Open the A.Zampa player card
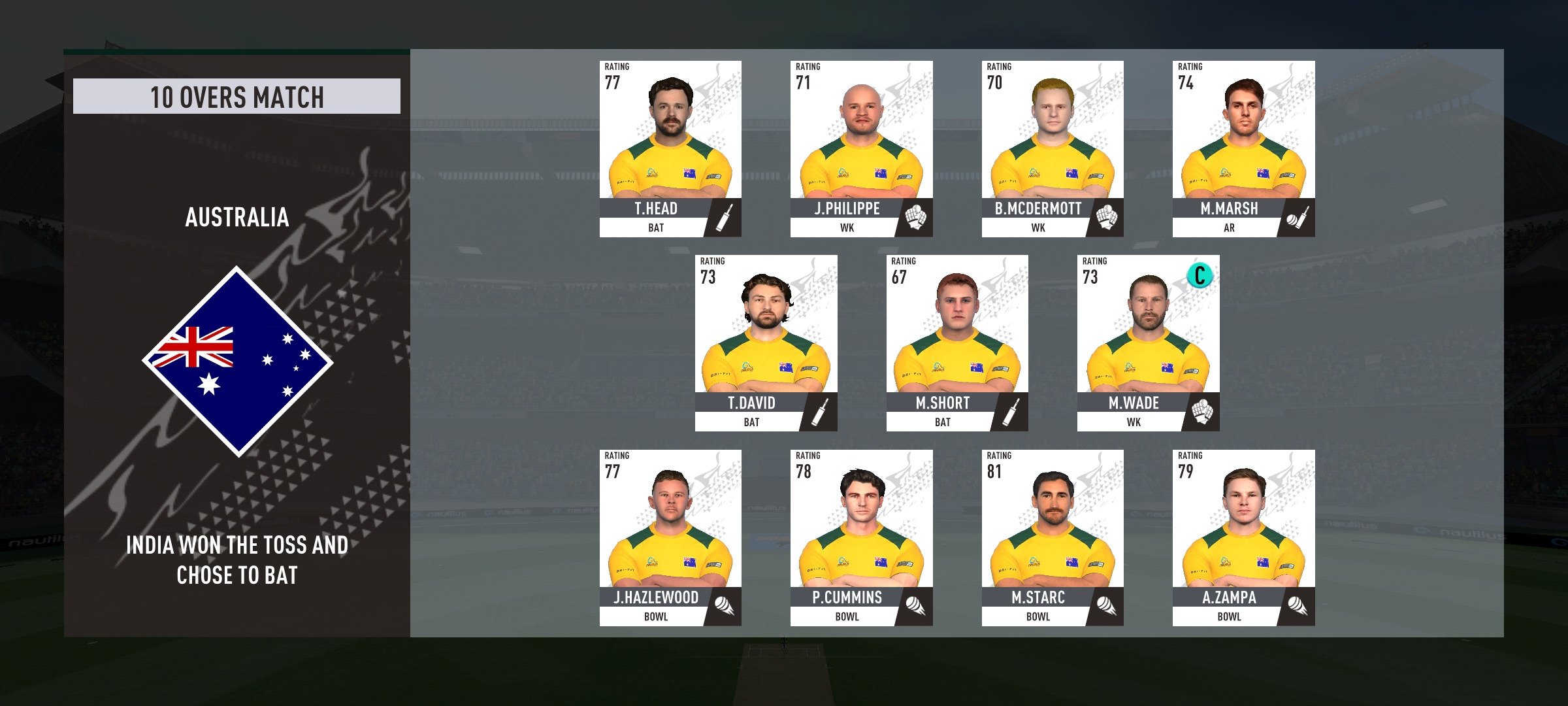This screenshot has width=1568, height=706. [x=1243, y=537]
